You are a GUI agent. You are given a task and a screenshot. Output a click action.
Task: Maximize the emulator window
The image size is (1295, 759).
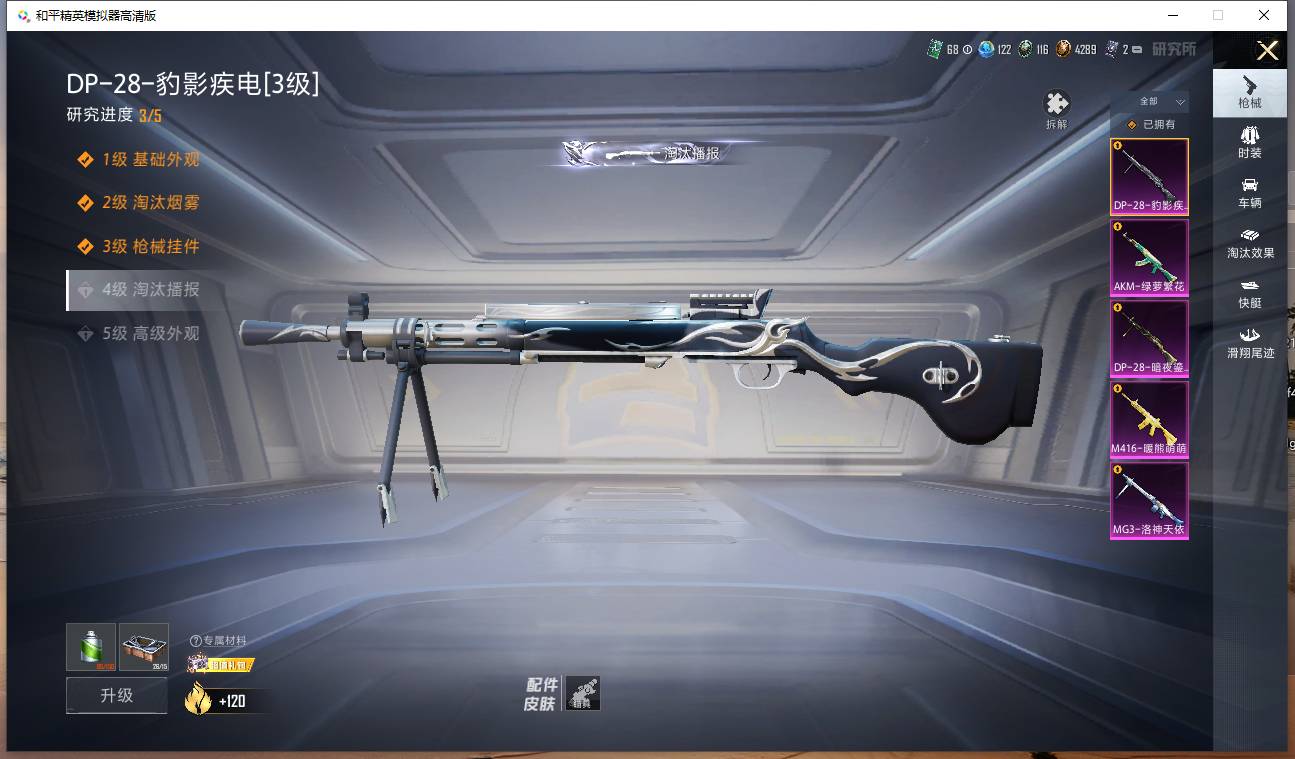point(1217,15)
